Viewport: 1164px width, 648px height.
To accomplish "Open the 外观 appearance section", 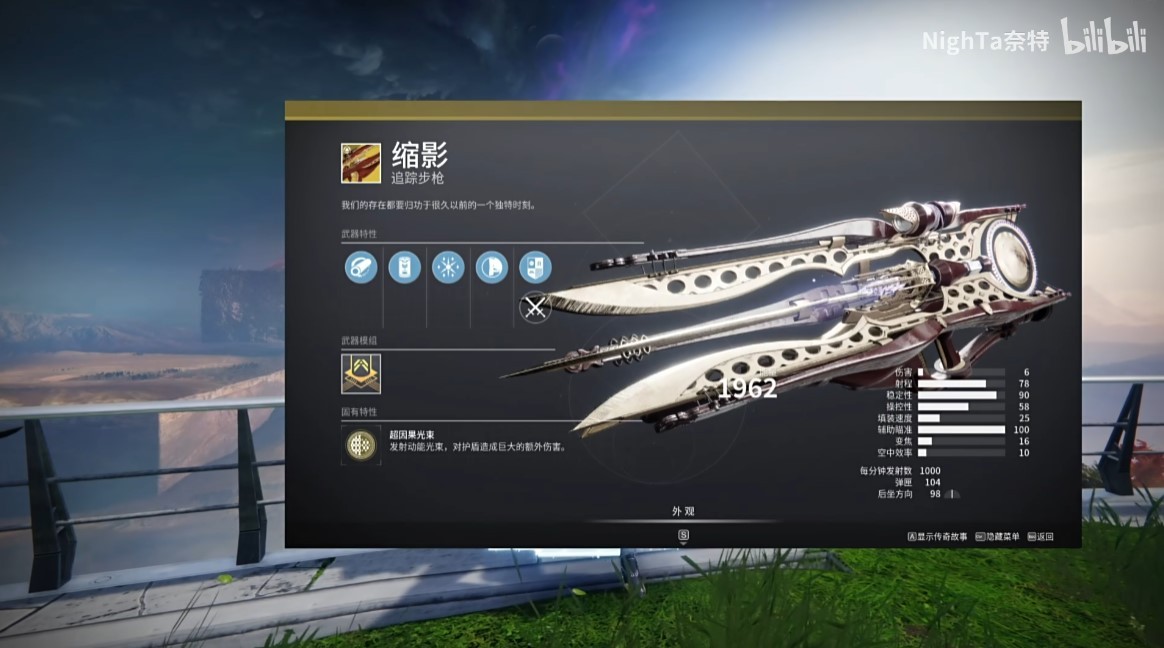I will click(x=683, y=511).
